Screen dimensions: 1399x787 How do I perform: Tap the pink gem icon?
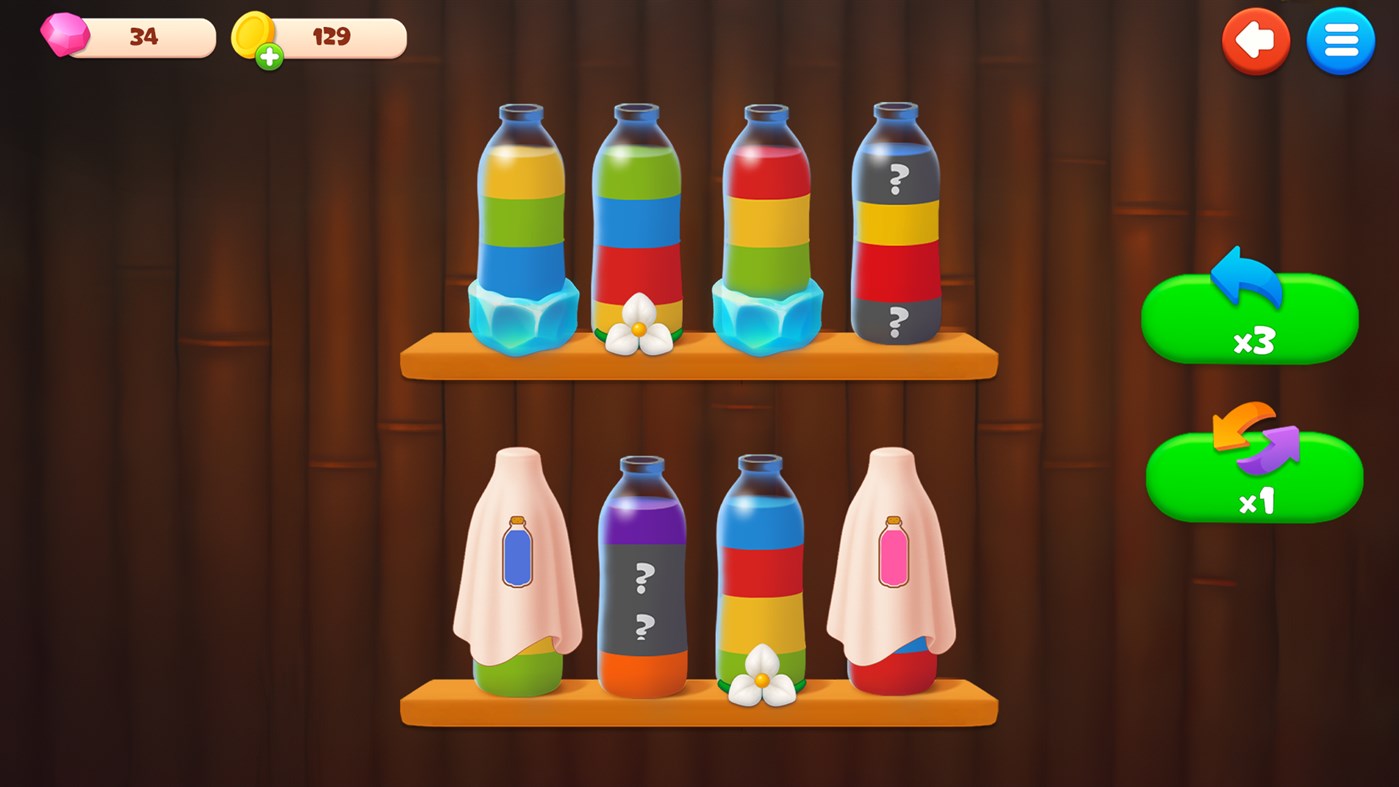(x=65, y=37)
